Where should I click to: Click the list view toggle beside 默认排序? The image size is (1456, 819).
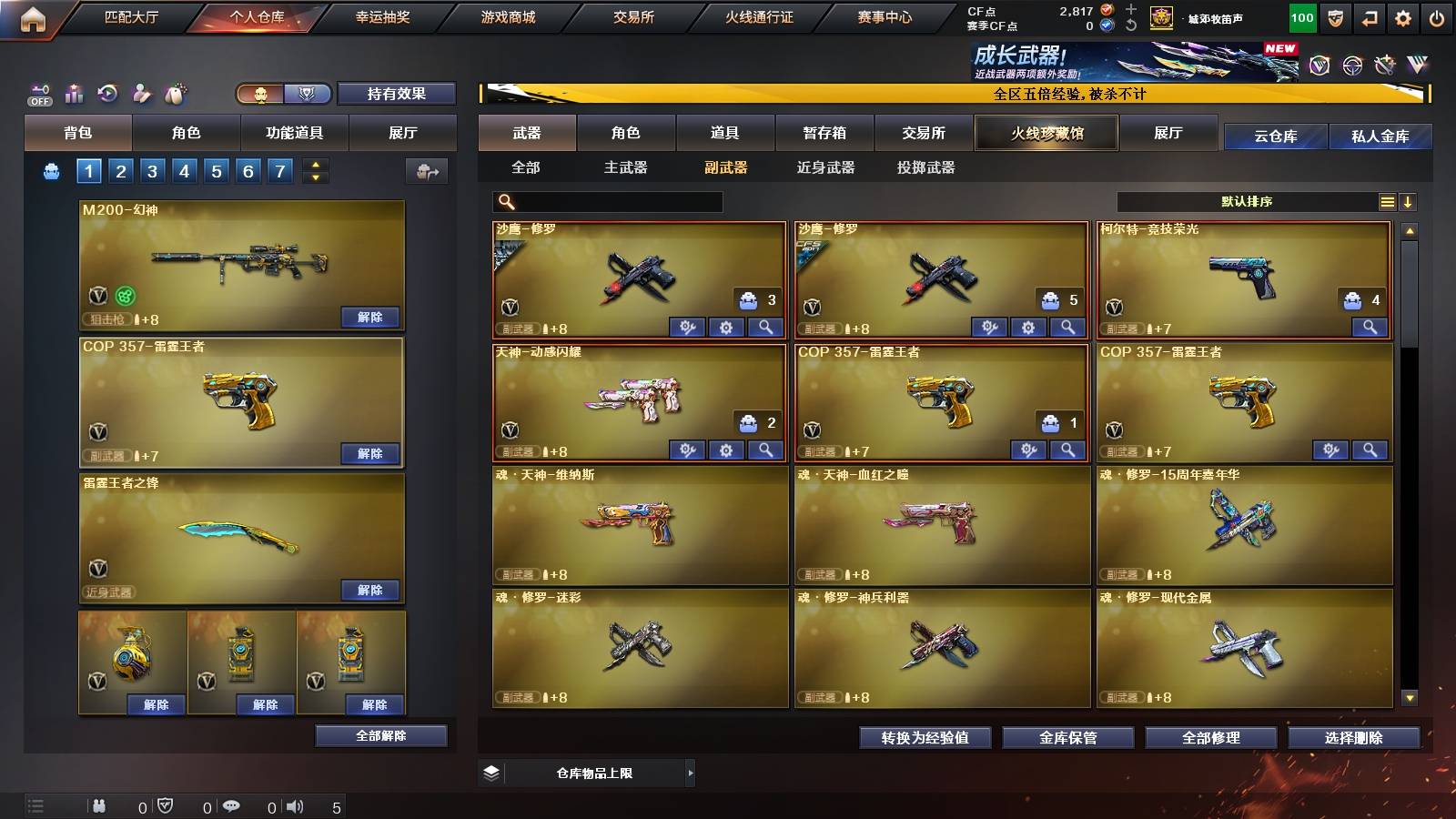tap(1387, 201)
